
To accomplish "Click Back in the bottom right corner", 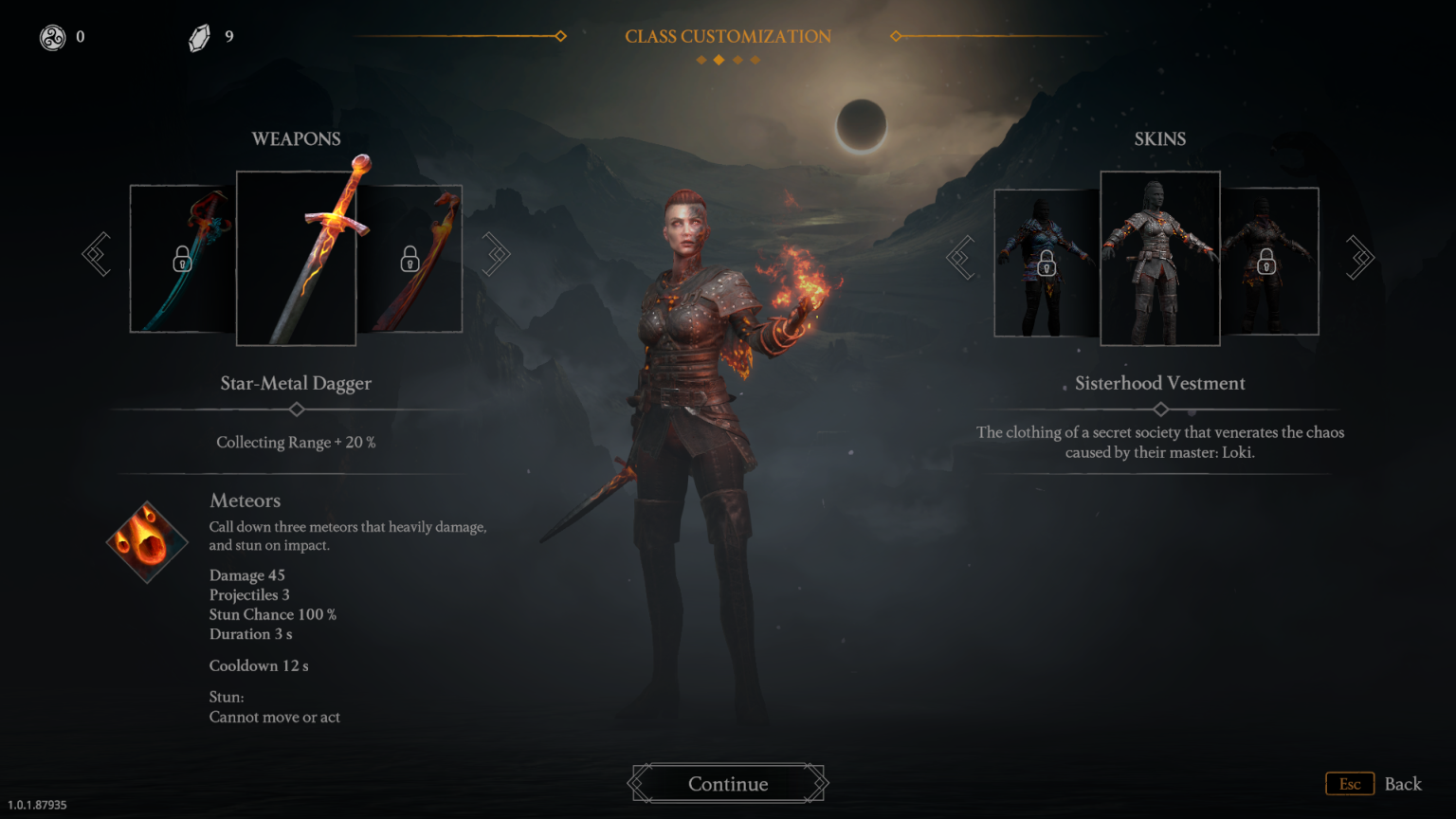I will (x=1404, y=784).
